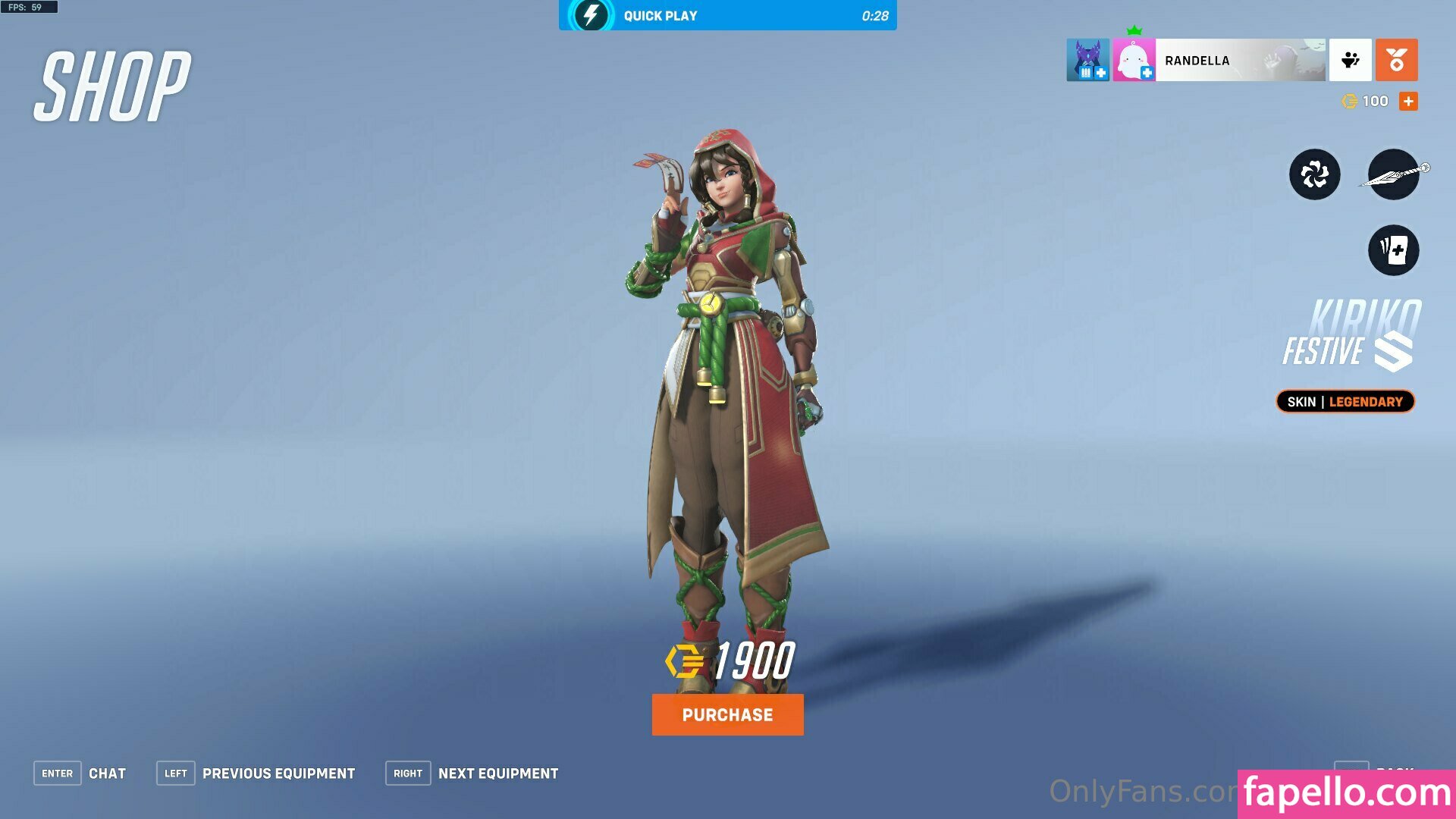The width and height of the screenshot is (1456, 819).
Task: Open RANDELLA's player name card
Action: 1240,60
